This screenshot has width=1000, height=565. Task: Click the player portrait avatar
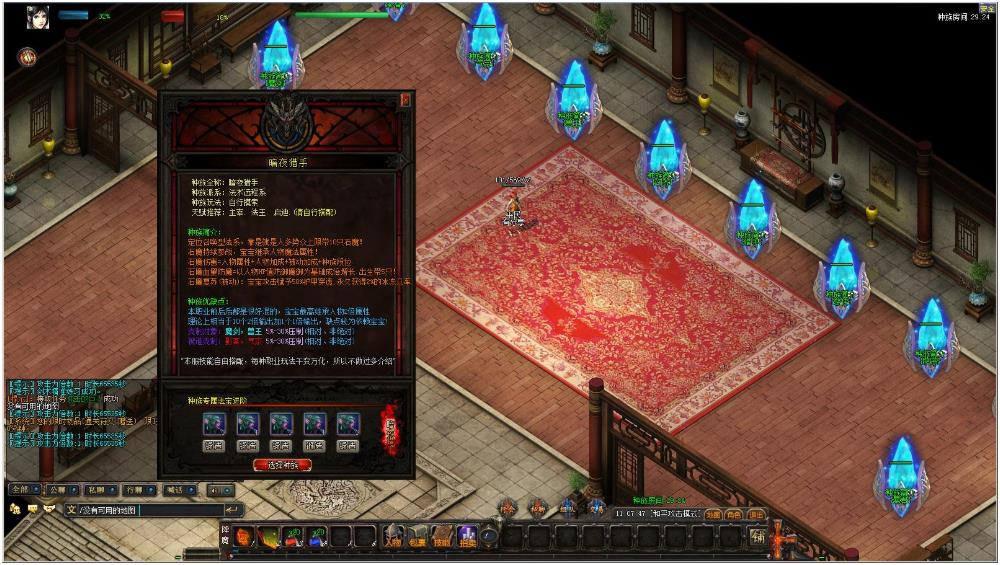click(38, 17)
